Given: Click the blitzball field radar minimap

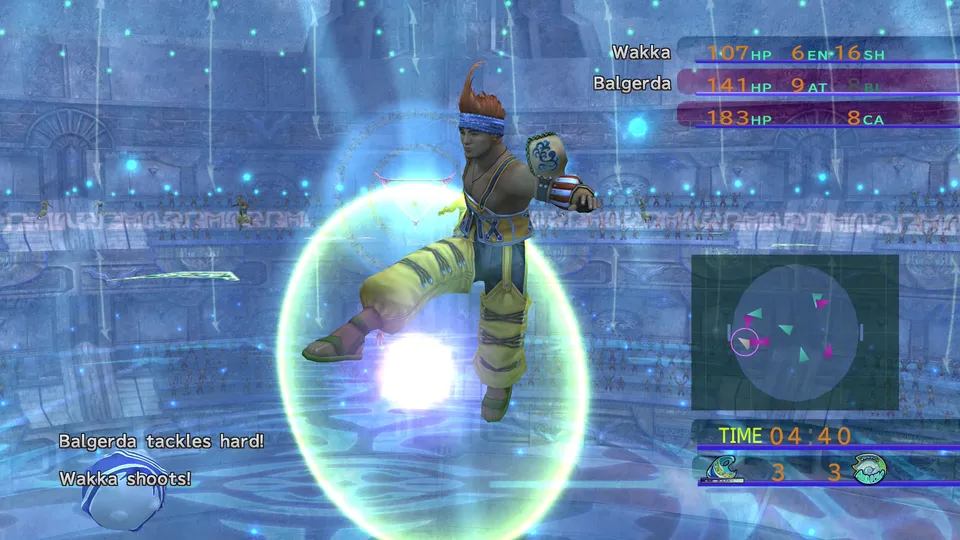Looking at the screenshot, I should pos(795,332).
